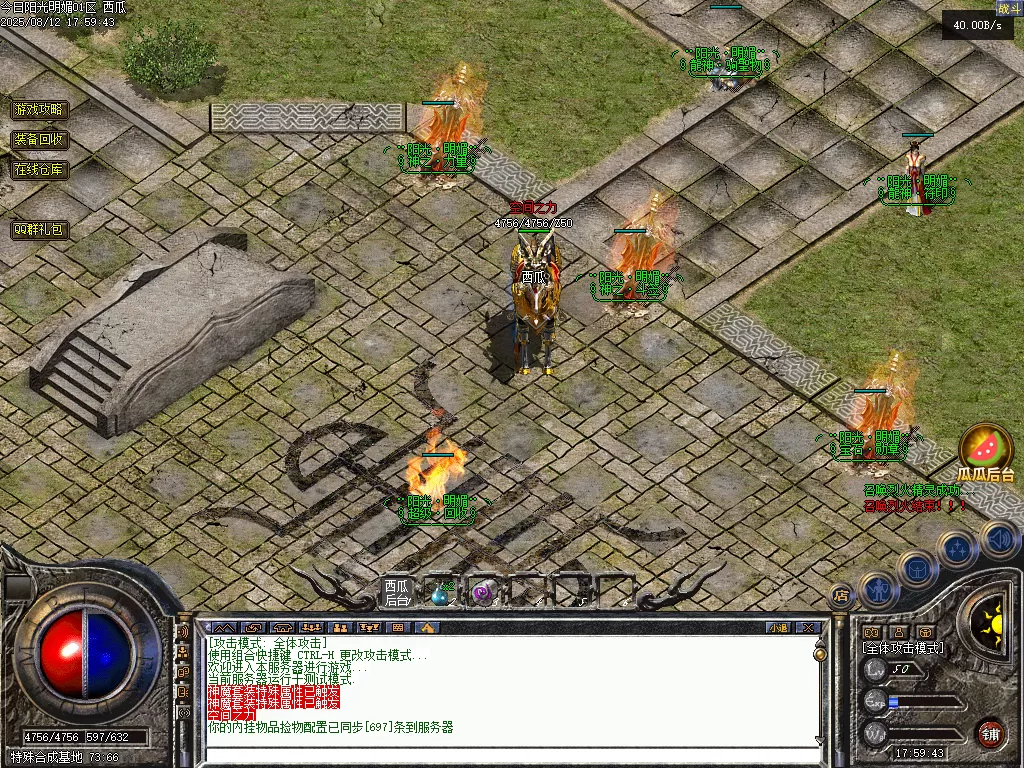Open the 在线仓库 online warehouse
1024x768 pixels.
(40, 170)
